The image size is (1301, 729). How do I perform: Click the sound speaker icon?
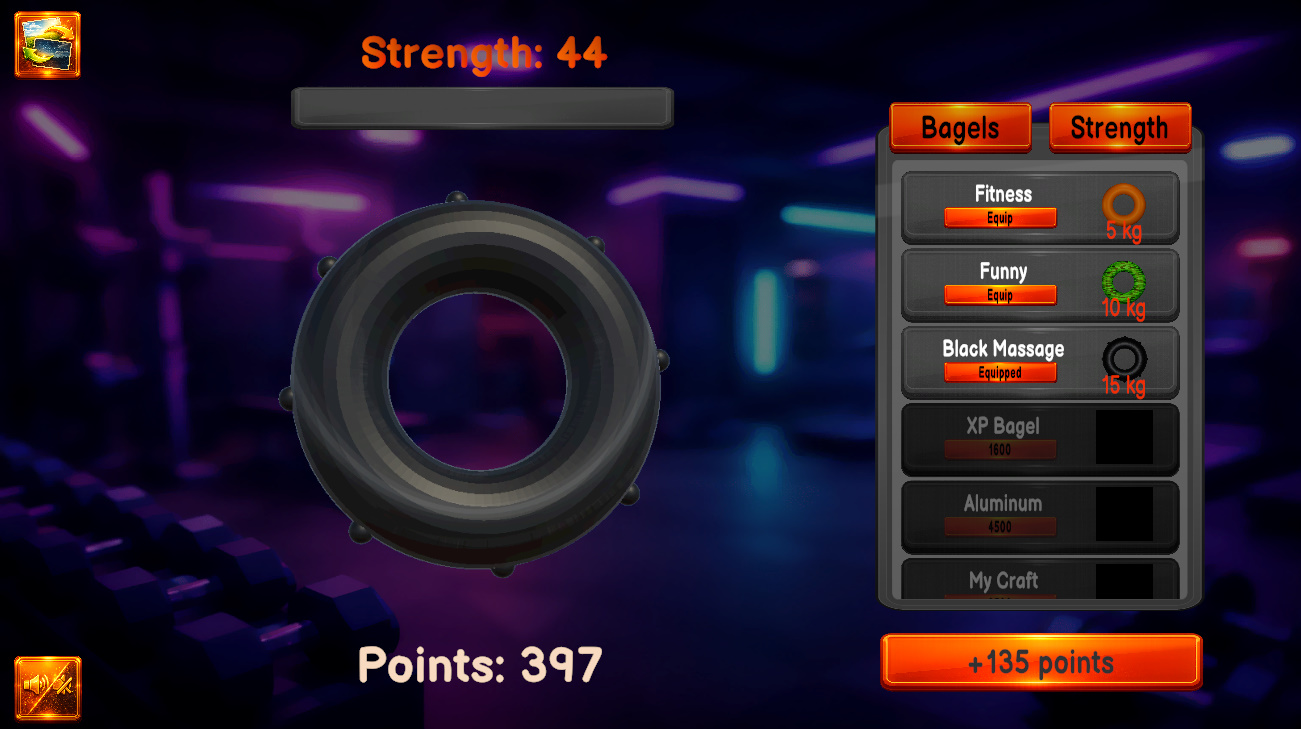47,690
